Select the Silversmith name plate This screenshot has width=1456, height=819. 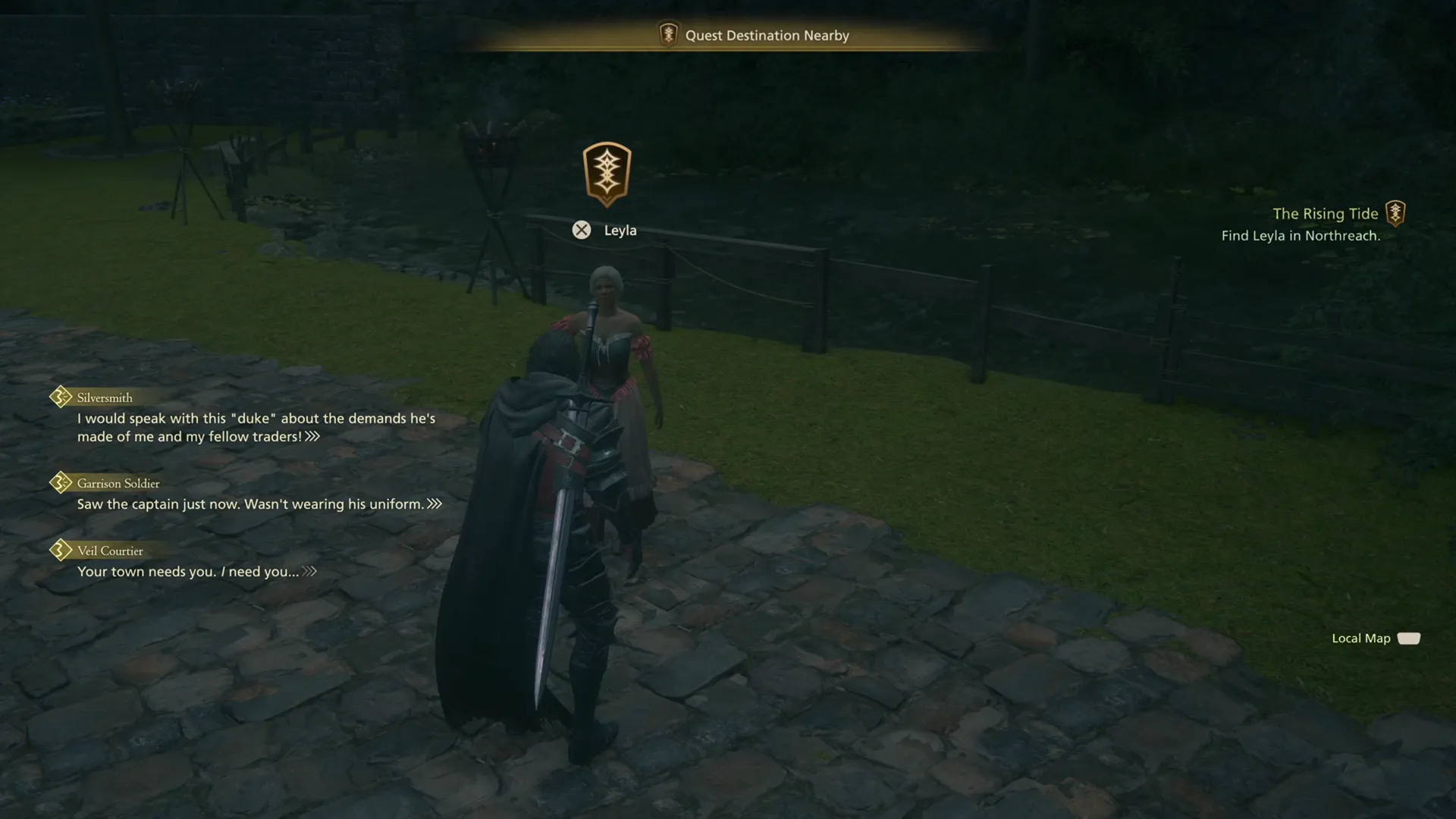[103, 397]
